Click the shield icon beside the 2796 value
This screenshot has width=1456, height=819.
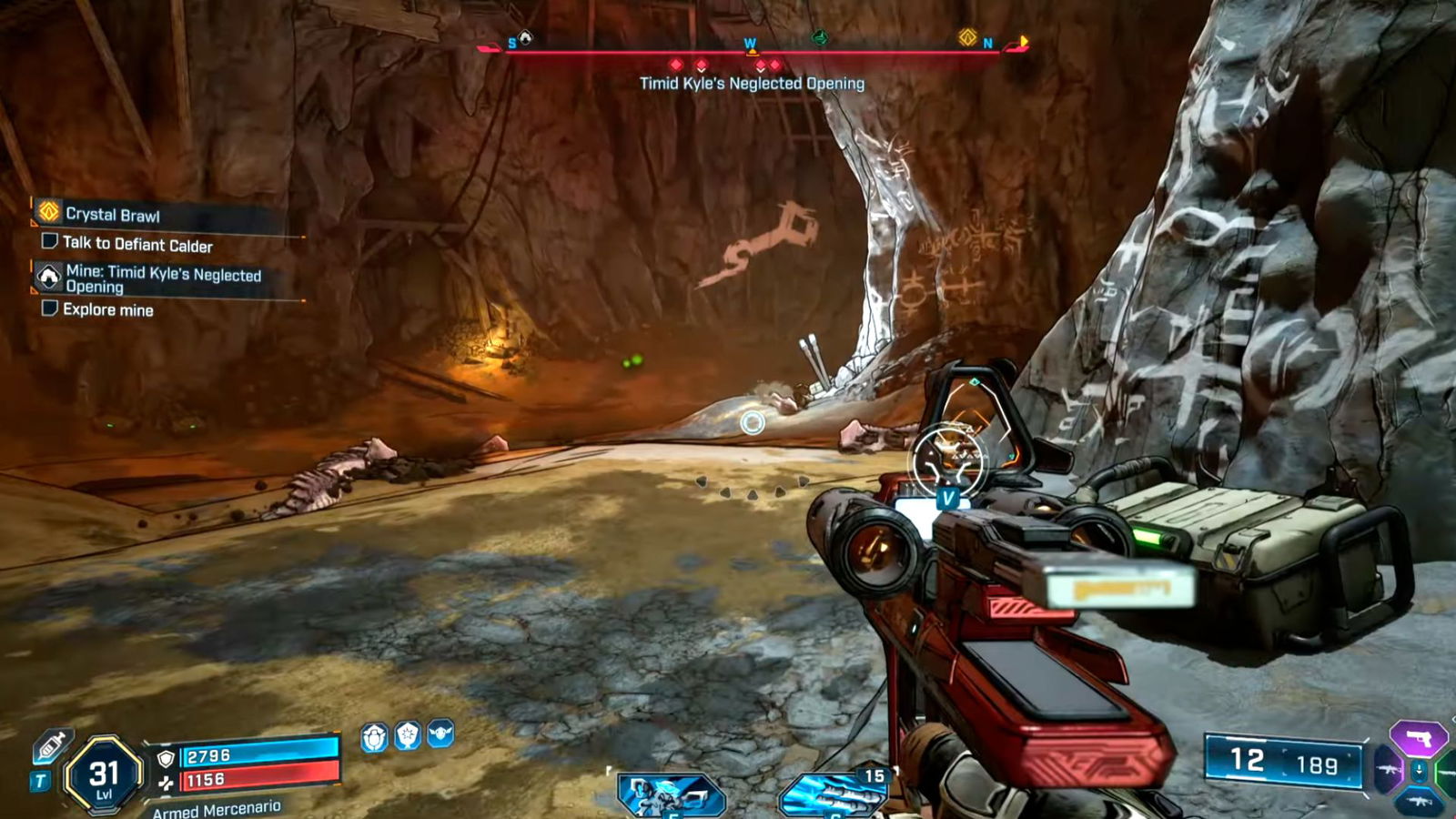tap(166, 758)
